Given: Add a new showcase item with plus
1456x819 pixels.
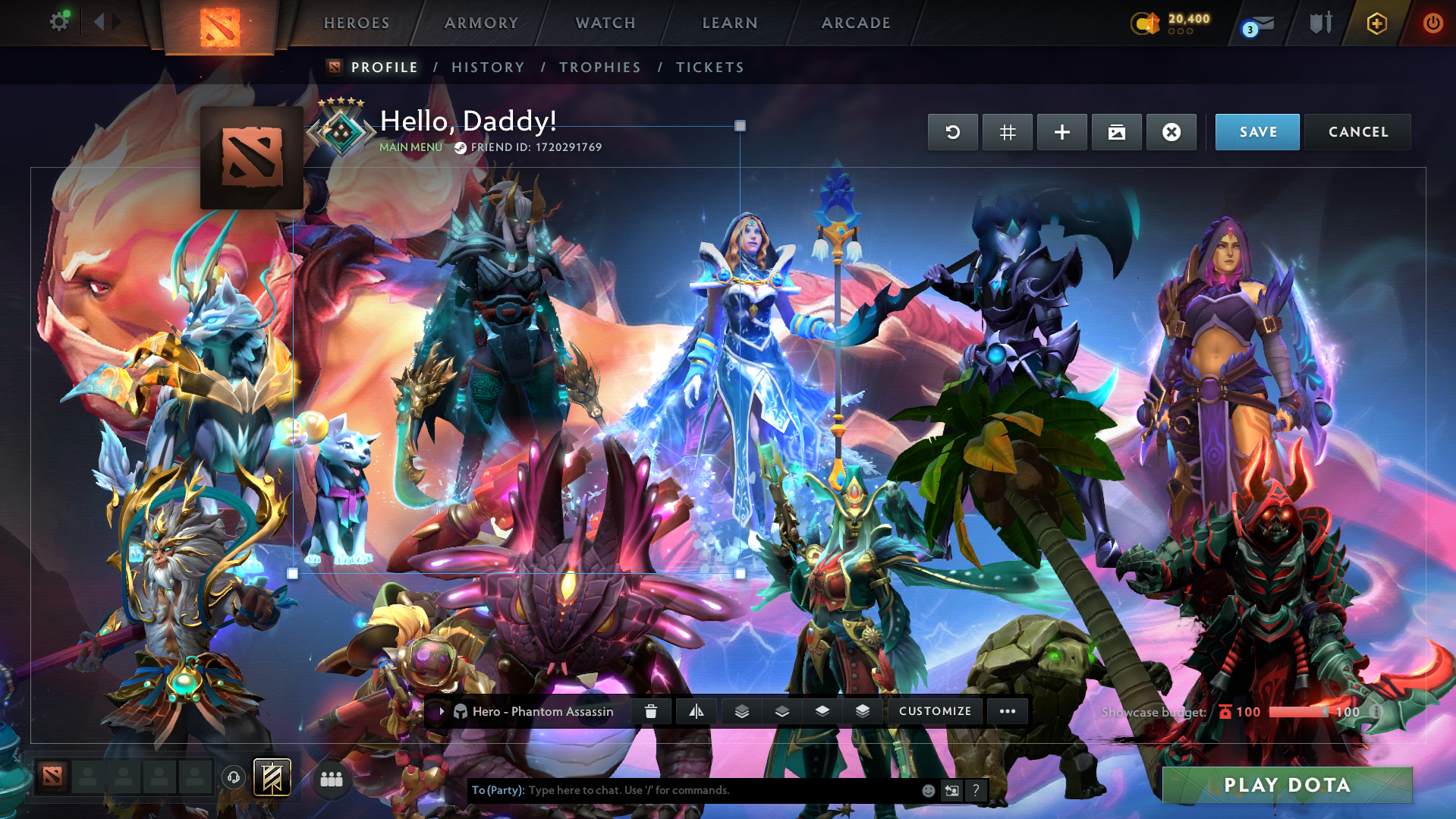Looking at the screenshot, I should 1061,132.
